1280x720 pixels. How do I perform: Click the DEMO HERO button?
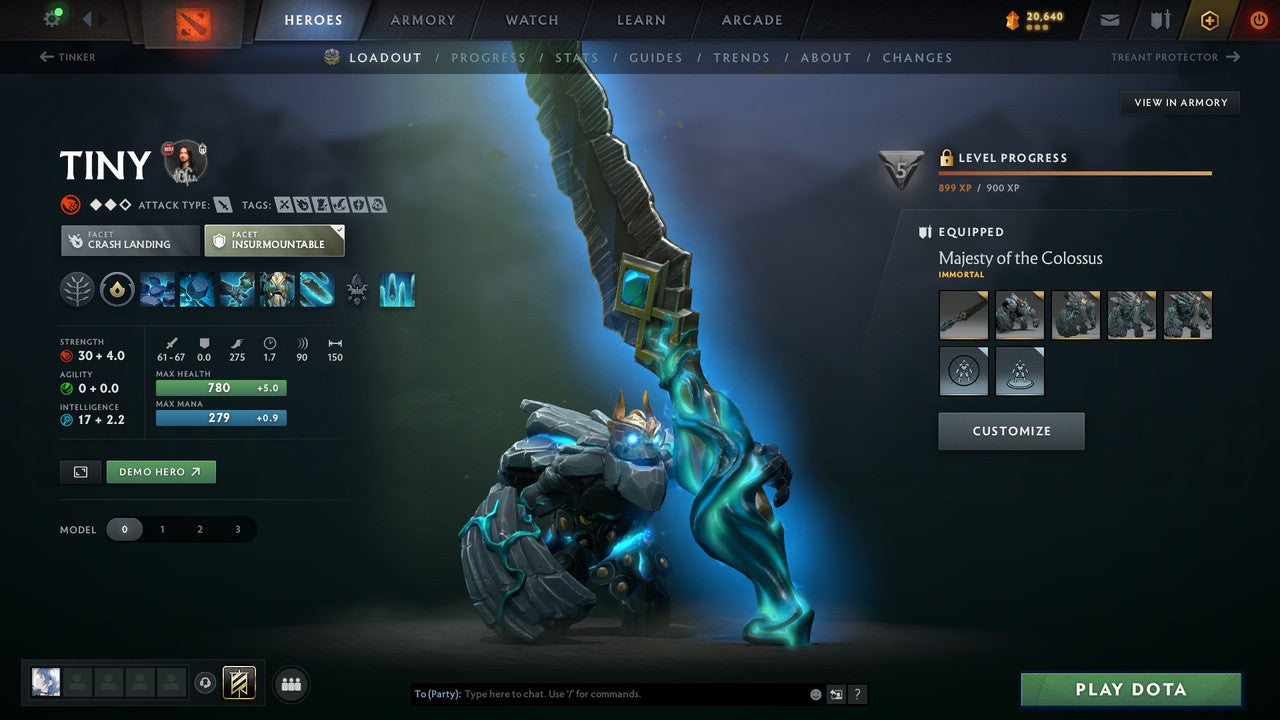(x=160, y=471)
